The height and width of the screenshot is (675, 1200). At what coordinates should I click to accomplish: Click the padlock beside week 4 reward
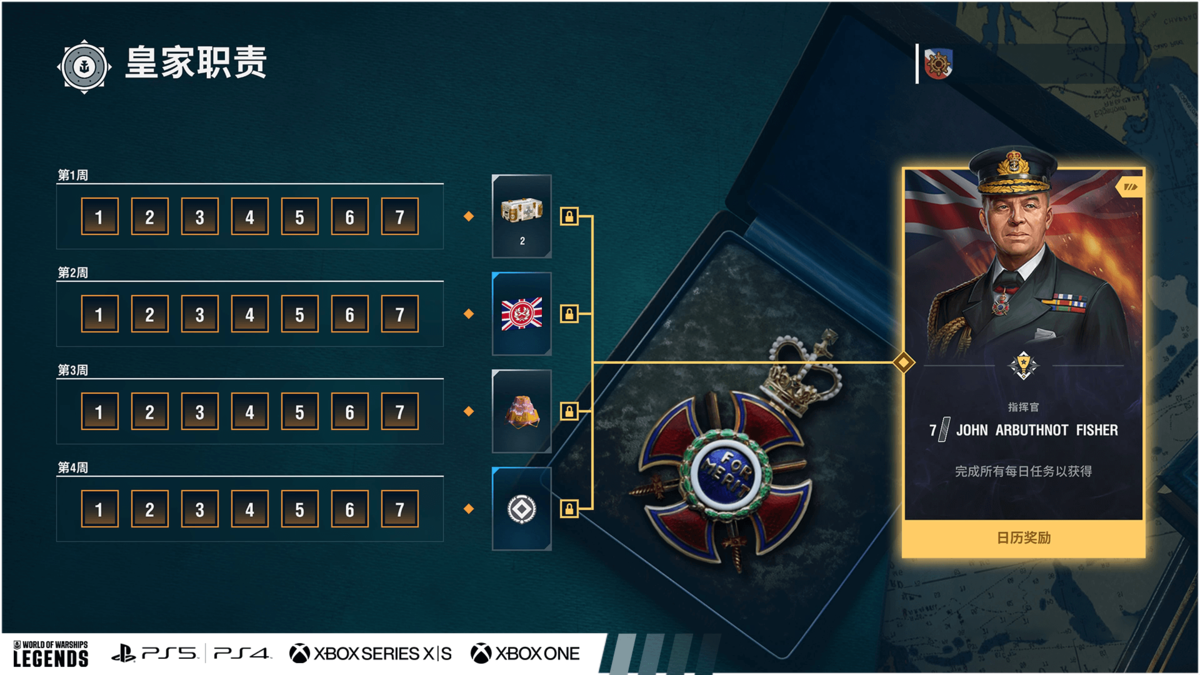569,509
